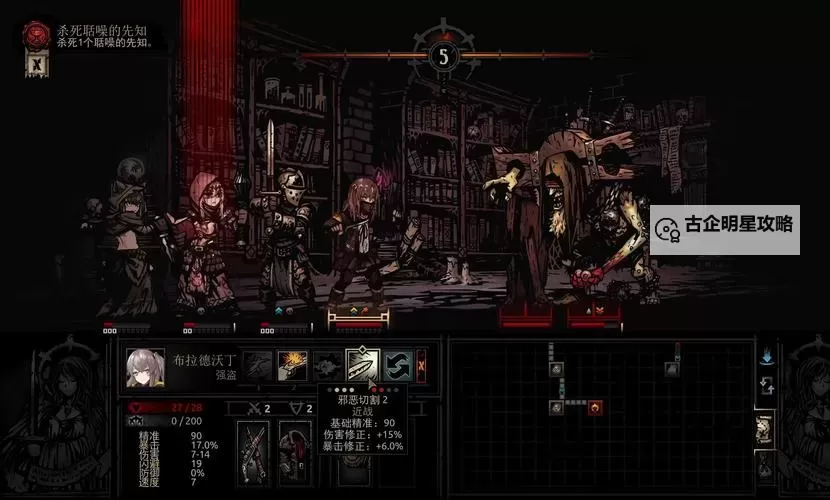830x500 pixels.
Task: Click the retreat flag under the quest seal
Action: point(37,65)
